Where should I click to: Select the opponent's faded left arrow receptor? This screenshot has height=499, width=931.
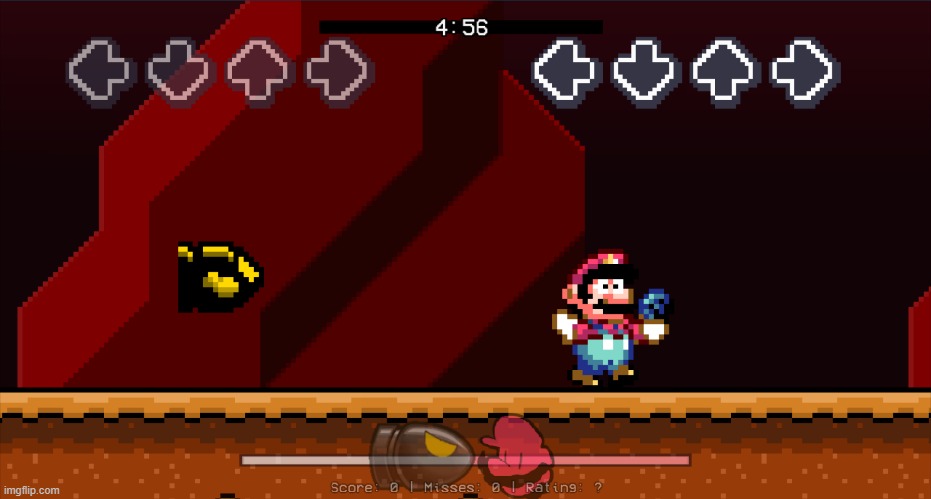click(x=101, y=73)
